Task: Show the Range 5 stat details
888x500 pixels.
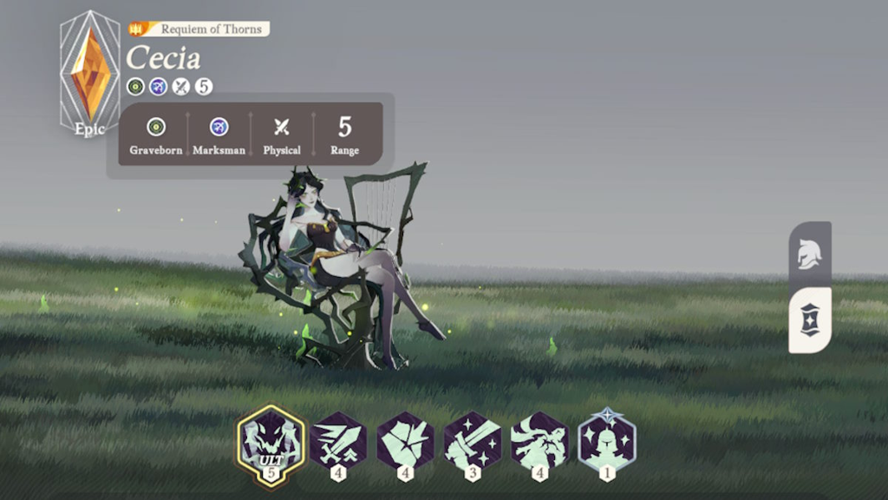Action: tap(345, 134)
